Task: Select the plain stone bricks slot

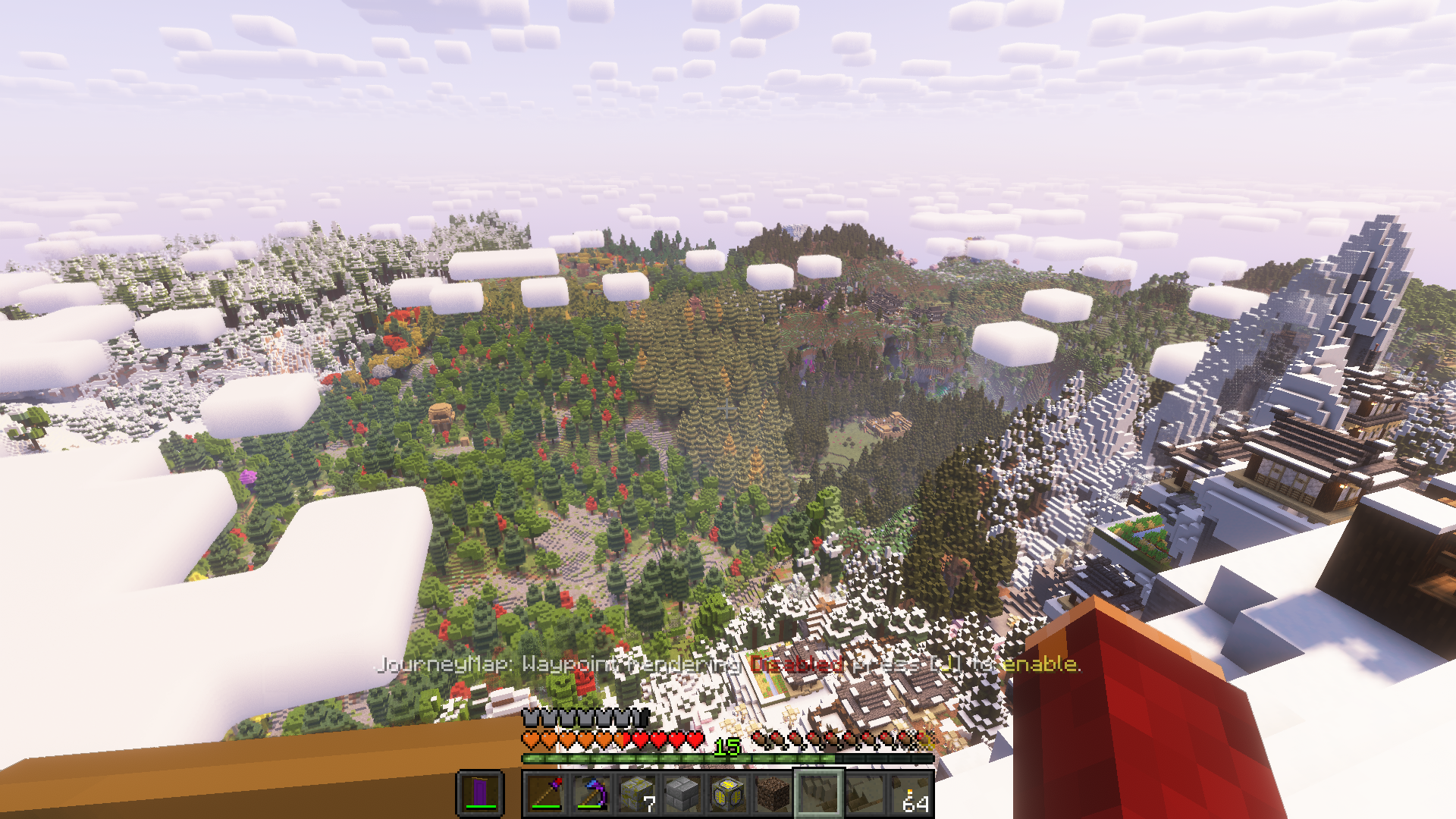Action: (682, 794)
